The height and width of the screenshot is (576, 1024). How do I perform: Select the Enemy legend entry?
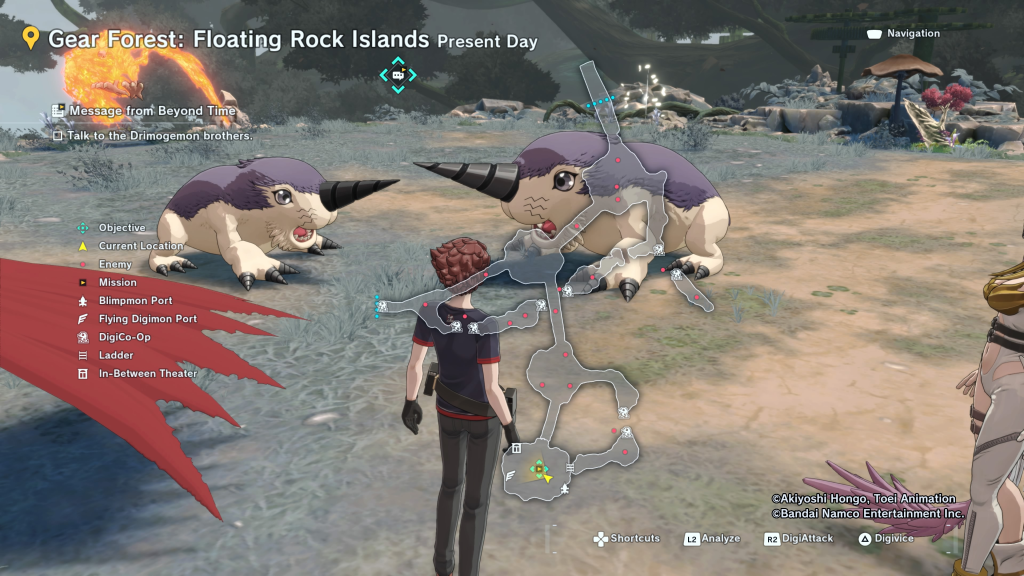tap(115, 264)
